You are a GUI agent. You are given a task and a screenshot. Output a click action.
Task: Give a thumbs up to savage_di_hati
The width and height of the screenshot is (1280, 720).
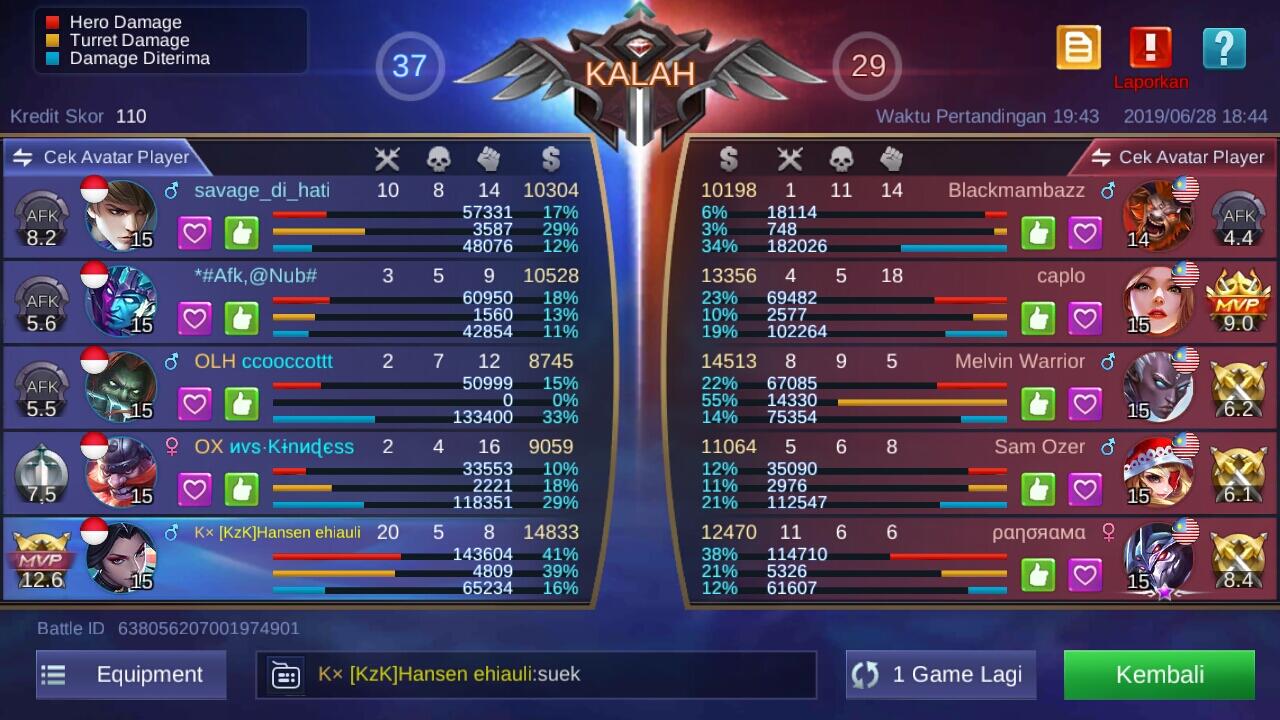(x=242, y=233)
